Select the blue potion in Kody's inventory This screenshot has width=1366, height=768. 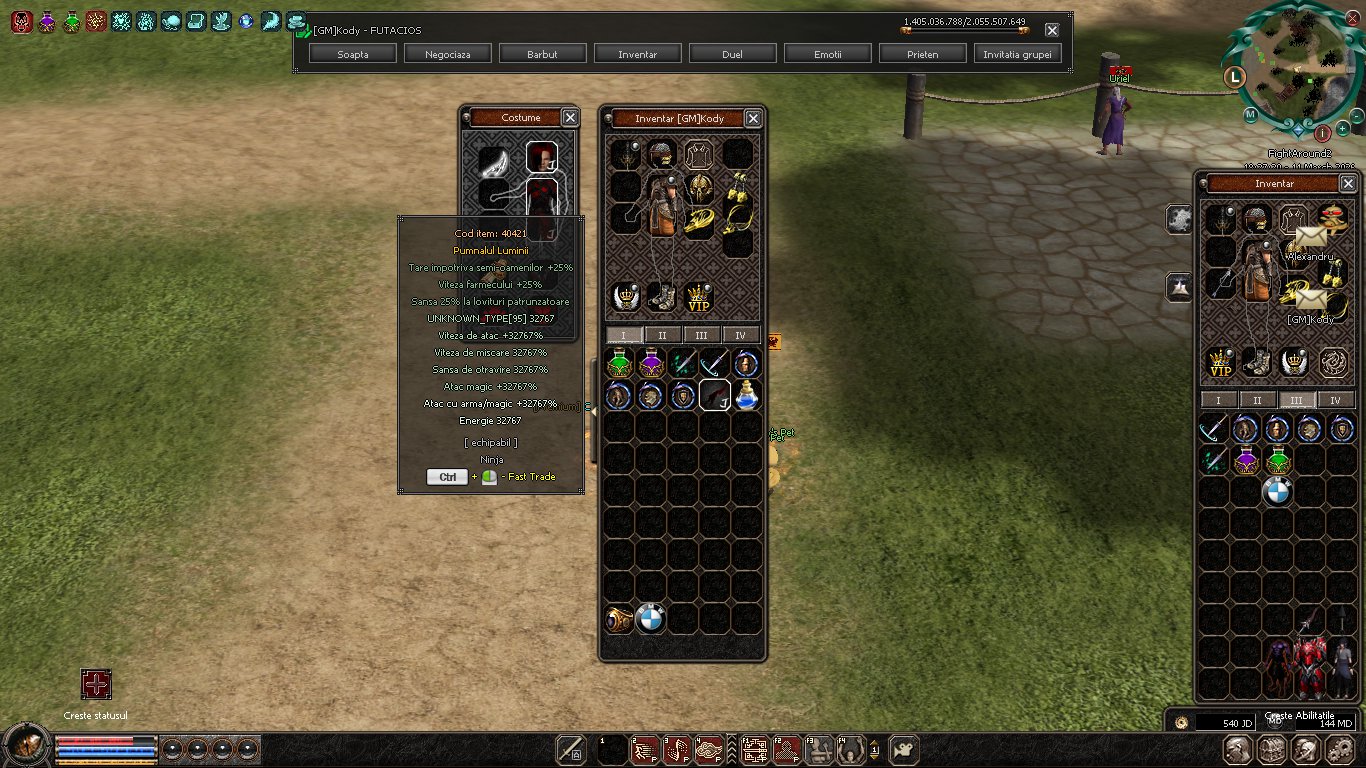[746, 396]
